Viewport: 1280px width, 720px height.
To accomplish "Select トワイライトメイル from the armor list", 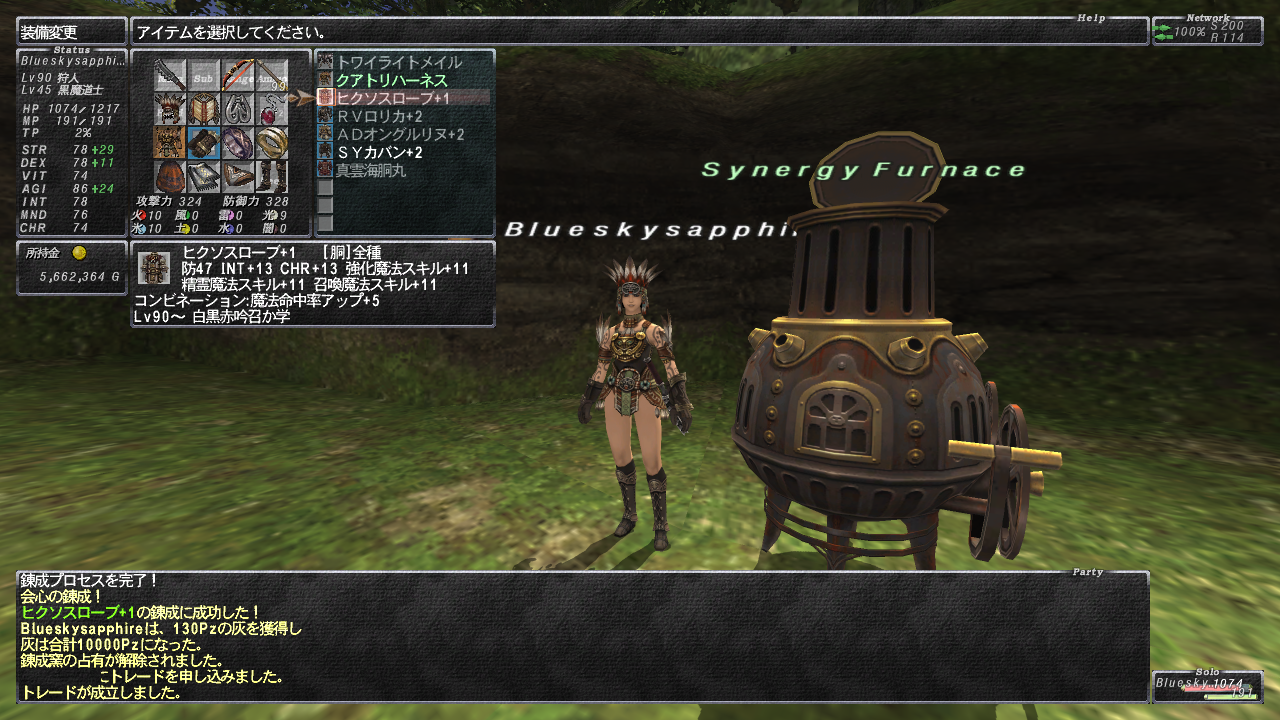I will click(x=399, y=62).
